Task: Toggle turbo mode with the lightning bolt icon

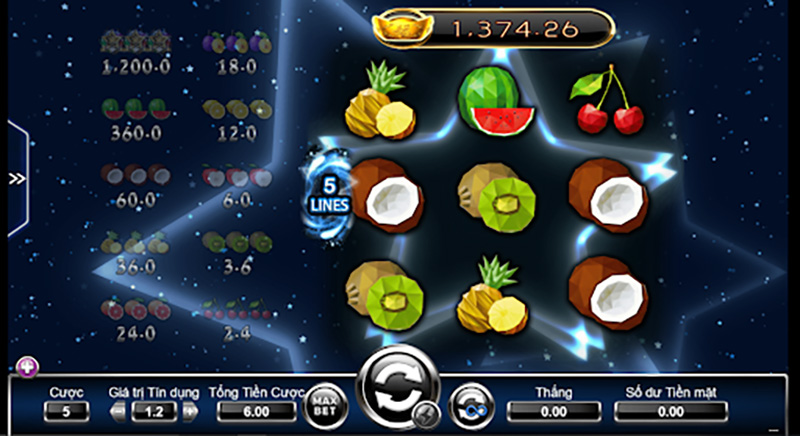Action: 427,413
